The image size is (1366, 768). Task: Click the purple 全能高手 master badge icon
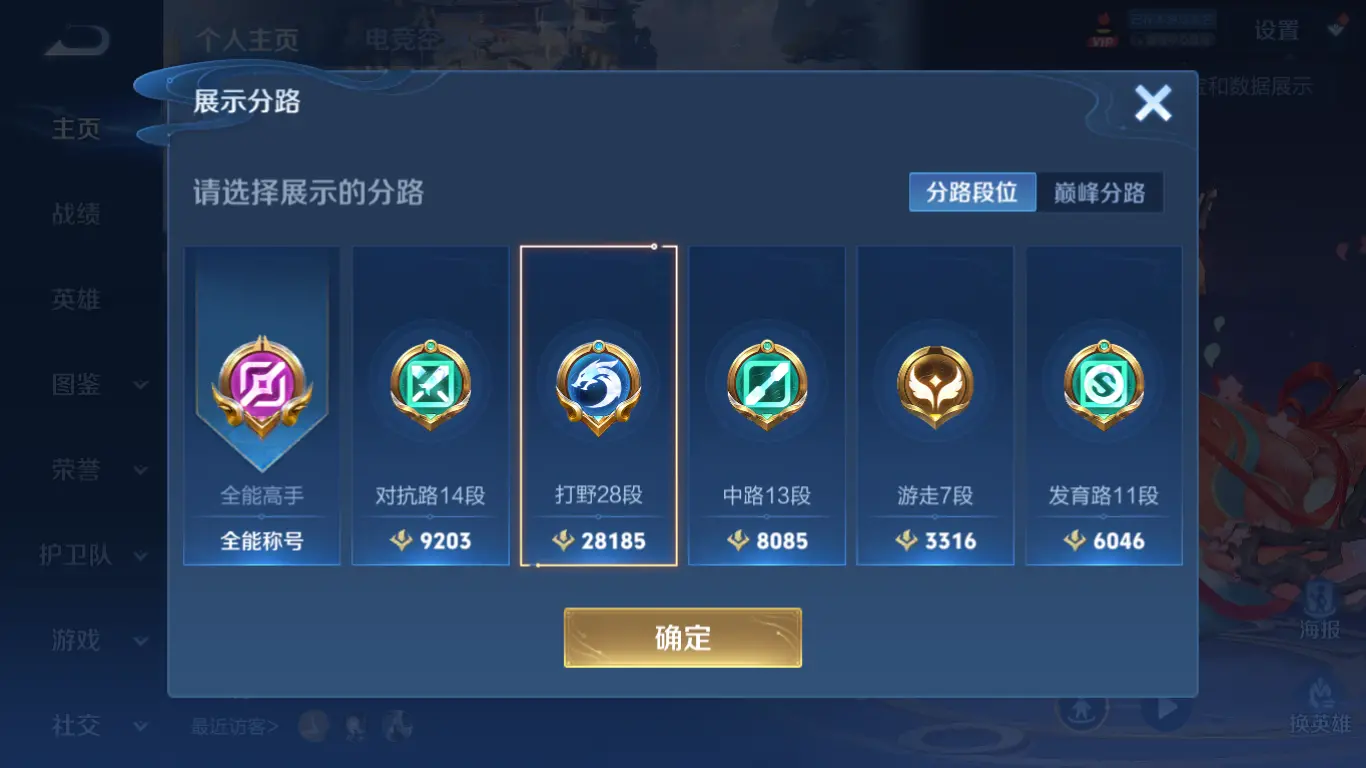(262, 385)
